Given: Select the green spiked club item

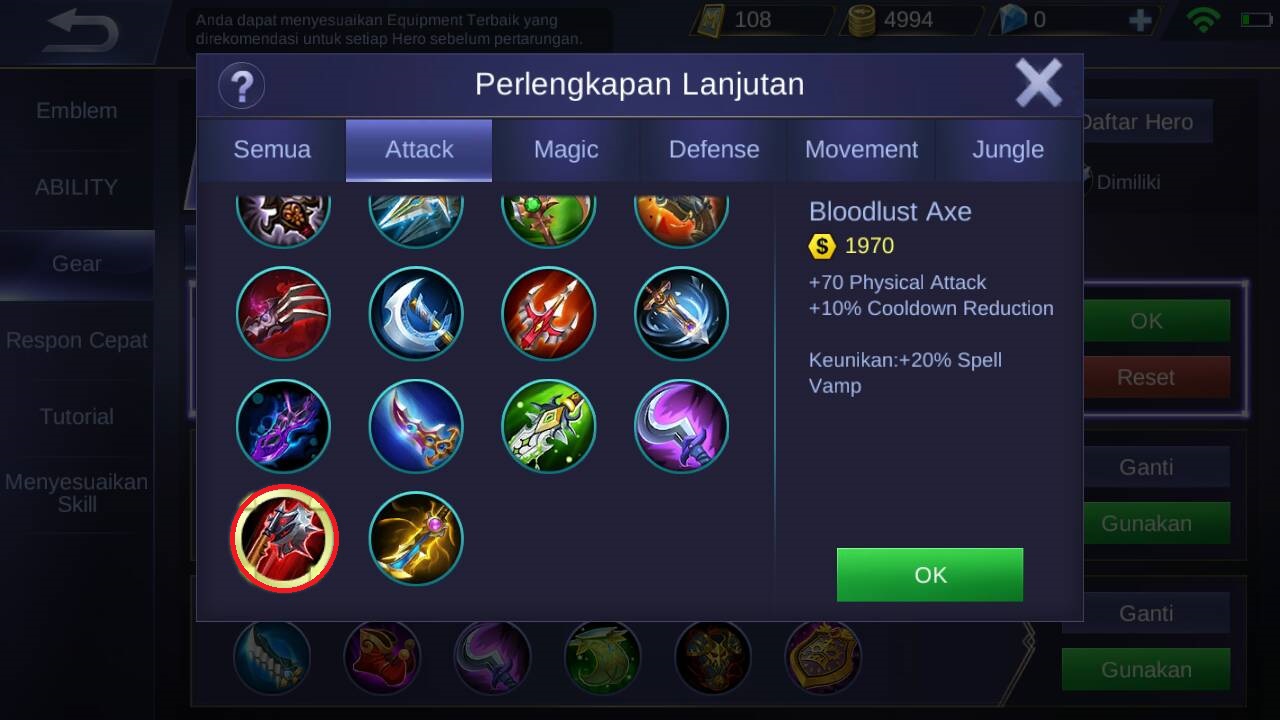Looking at the screenshot, I should (x=549, y=427).
